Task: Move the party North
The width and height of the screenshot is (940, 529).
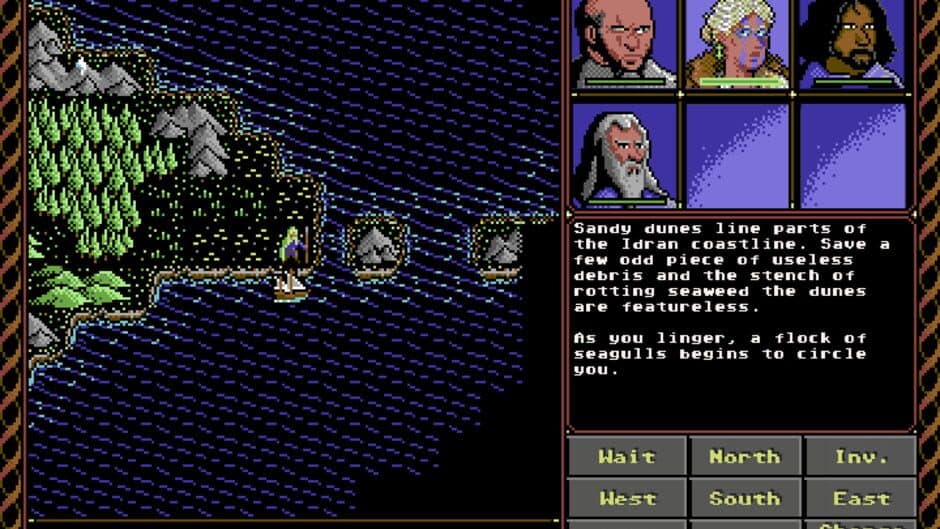Action: point(744,456)
